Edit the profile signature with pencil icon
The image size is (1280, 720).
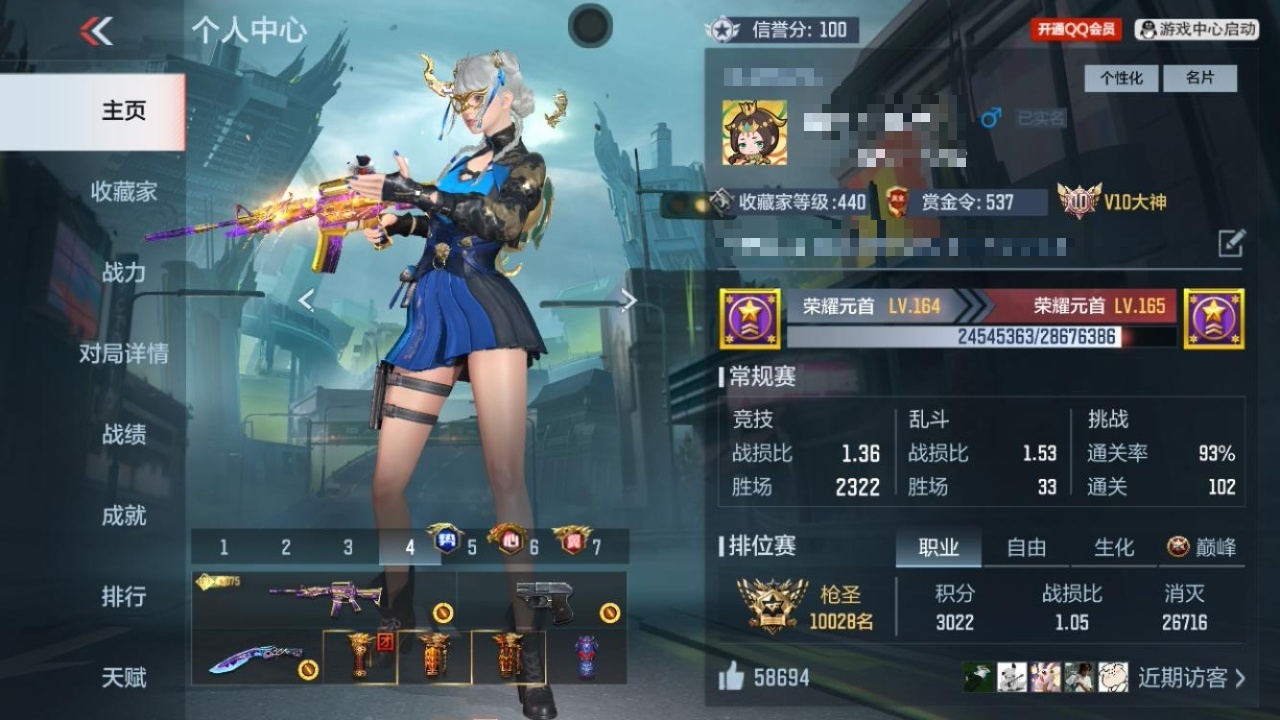coord(1231,242)
